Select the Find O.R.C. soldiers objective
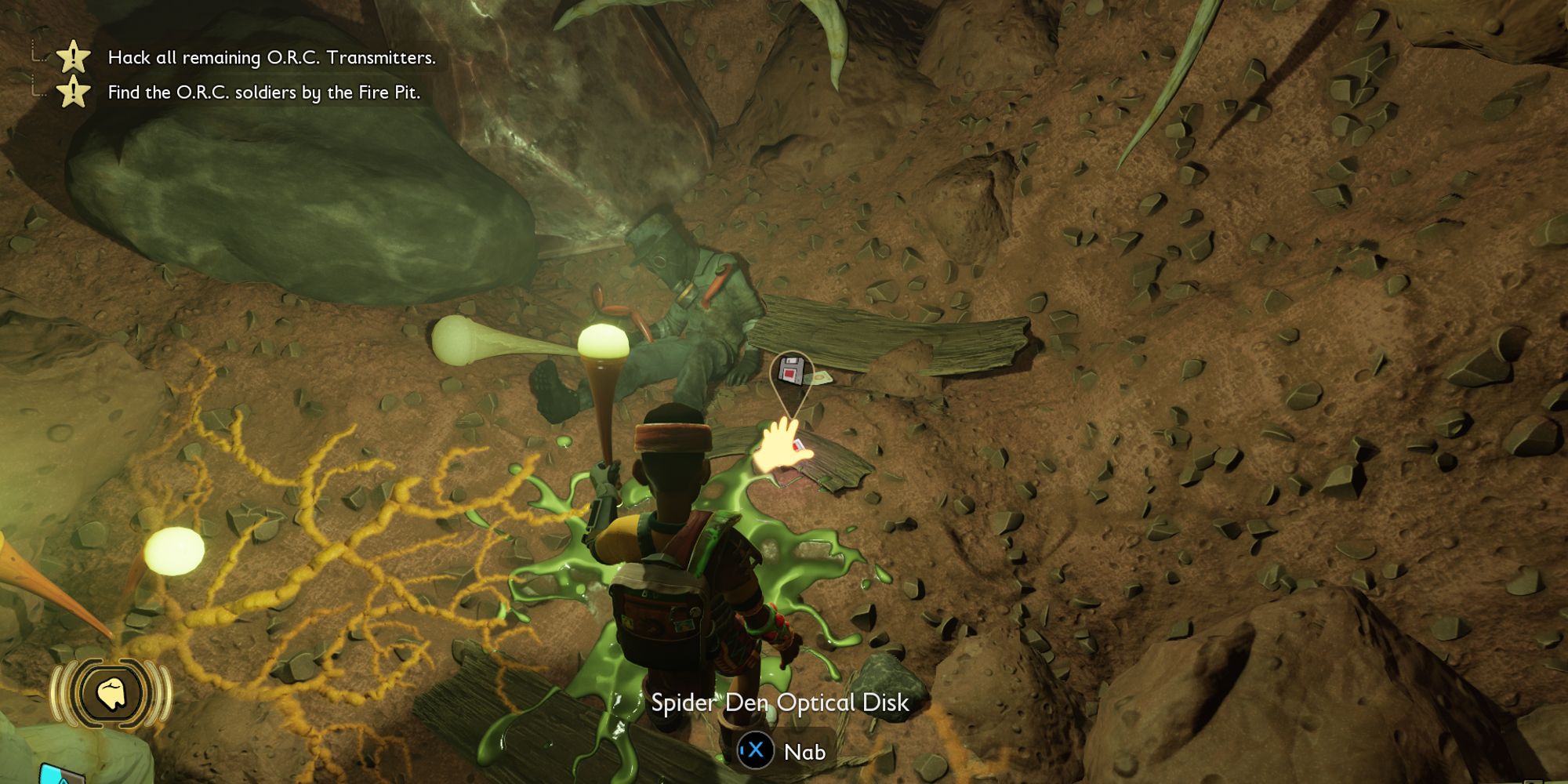The image size is (1568, 784). click(x=263, y=93)
